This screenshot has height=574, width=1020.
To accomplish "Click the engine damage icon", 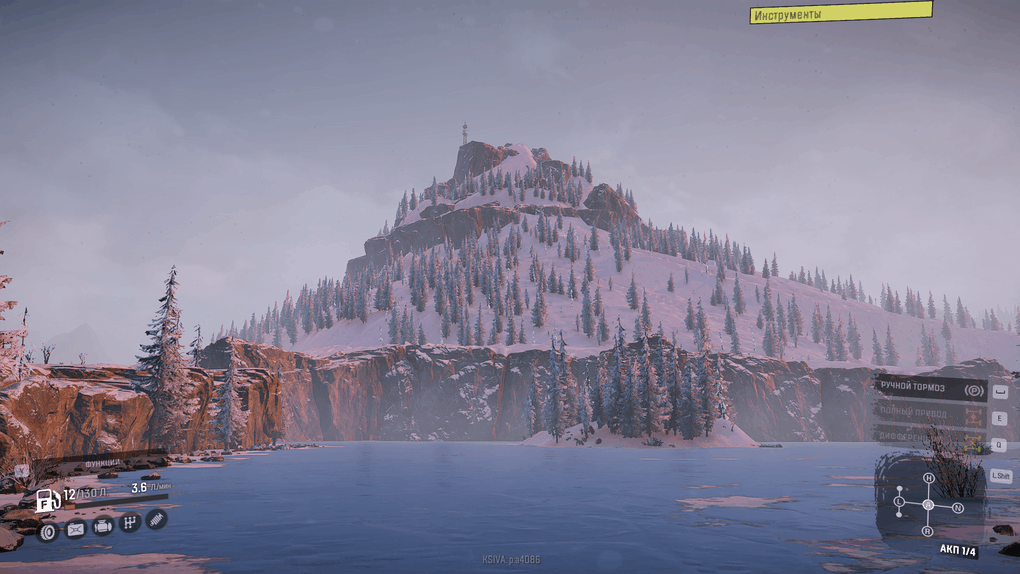I will coord(102,526).
